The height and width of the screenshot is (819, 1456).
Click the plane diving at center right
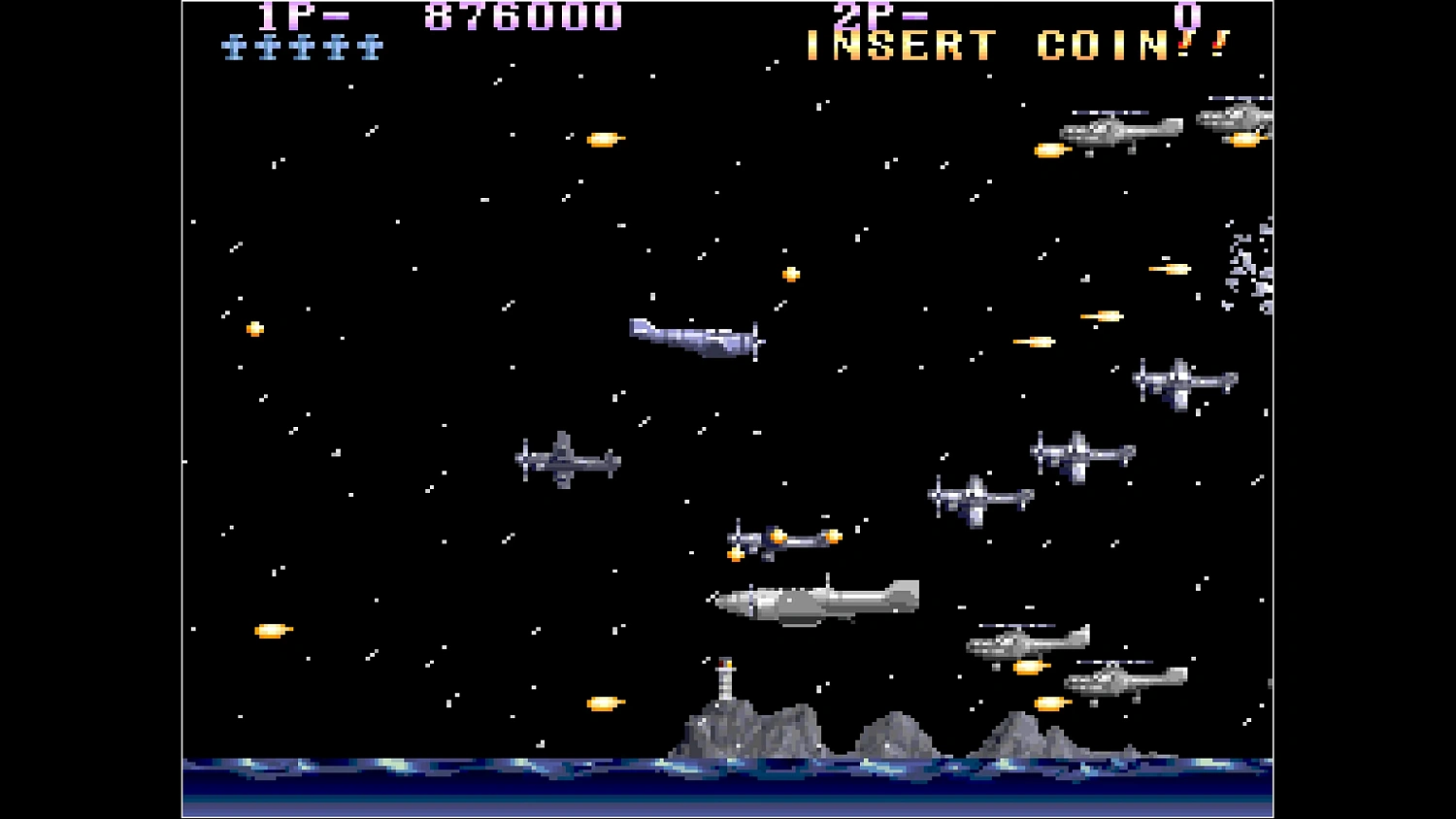pos(980,495)
